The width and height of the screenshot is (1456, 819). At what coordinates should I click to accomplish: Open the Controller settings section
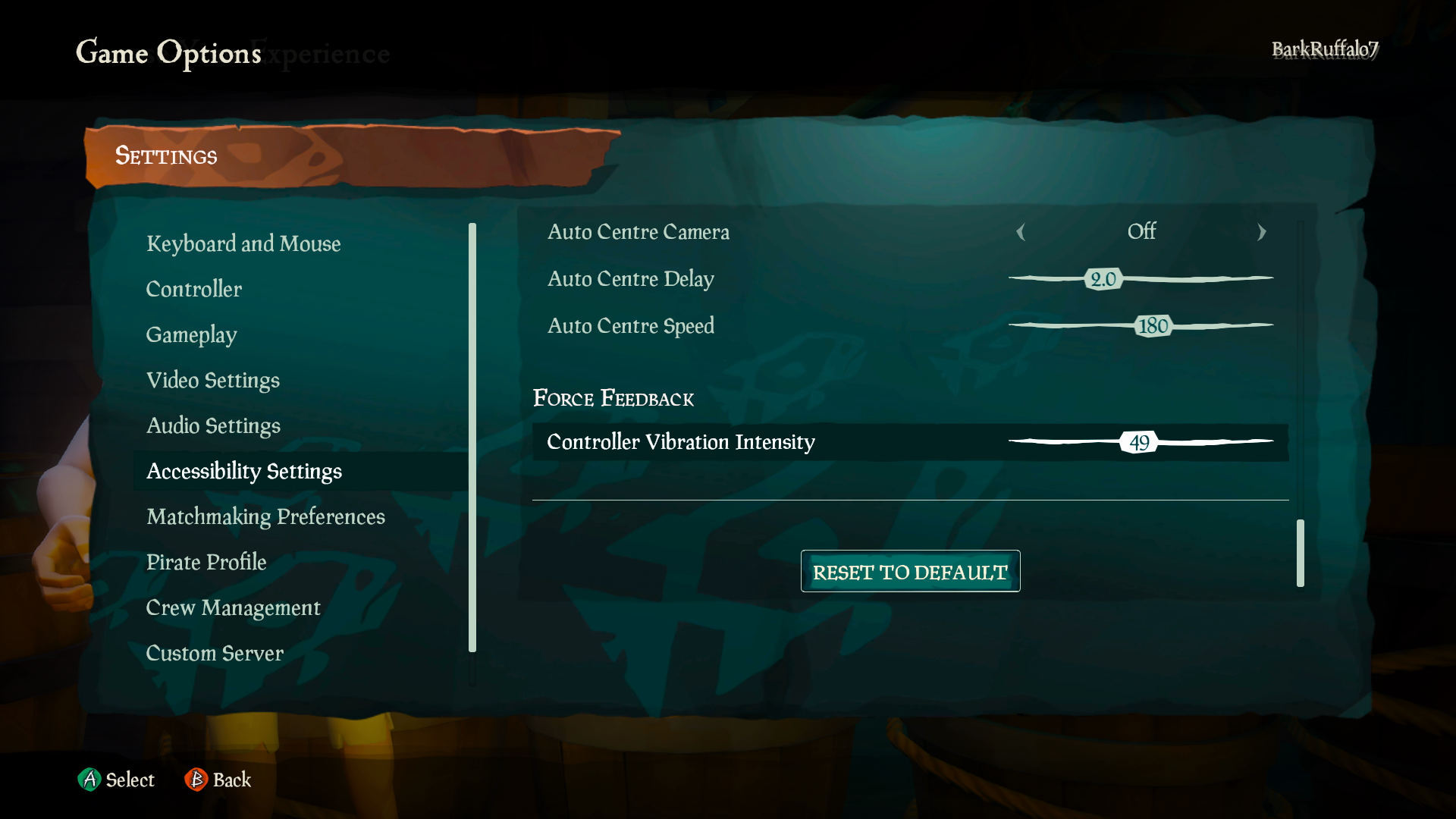click(x=194, y=289)
